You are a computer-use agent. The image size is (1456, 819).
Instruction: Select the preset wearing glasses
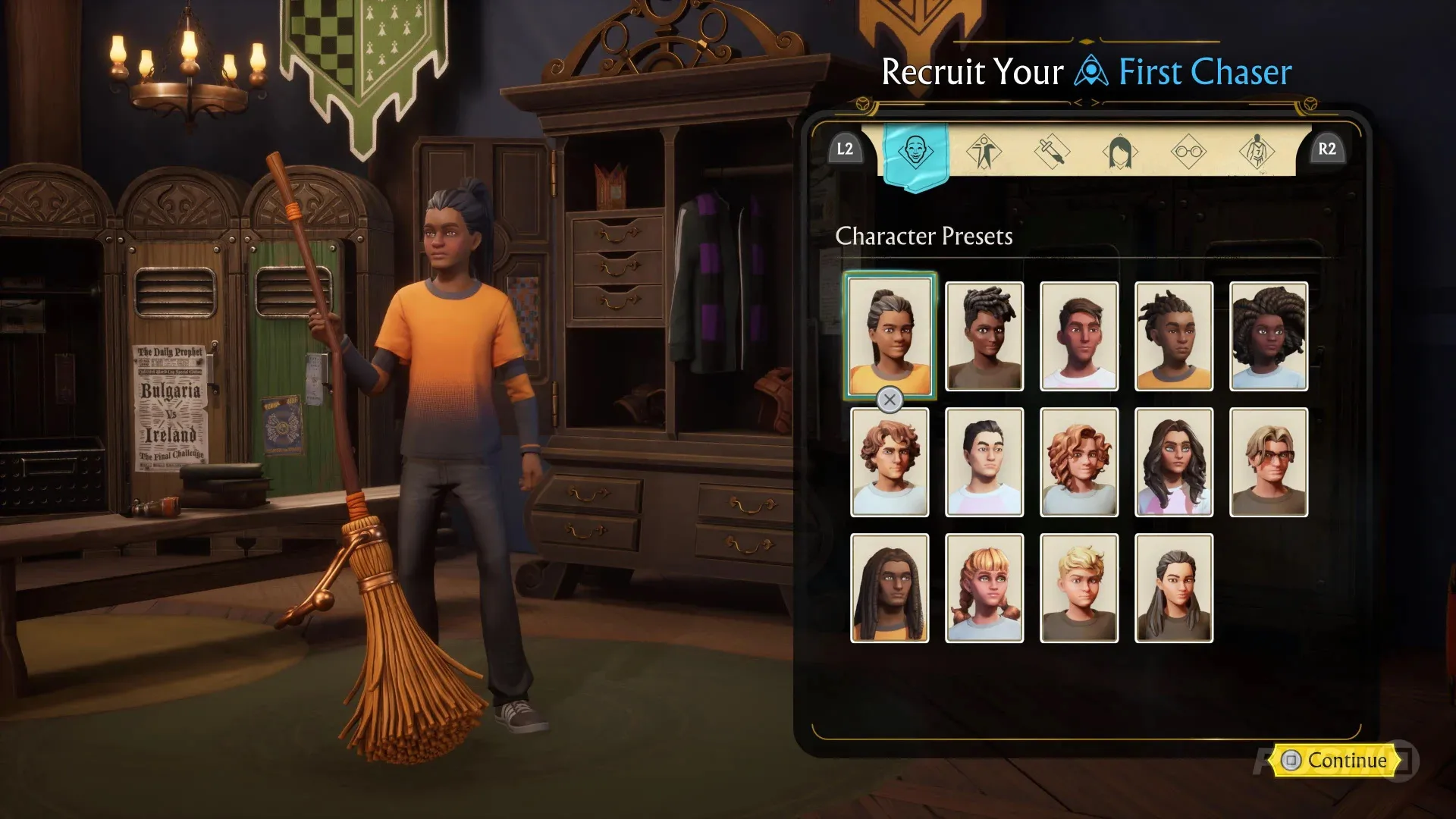pyautogui.click(x=1269, y=463)
